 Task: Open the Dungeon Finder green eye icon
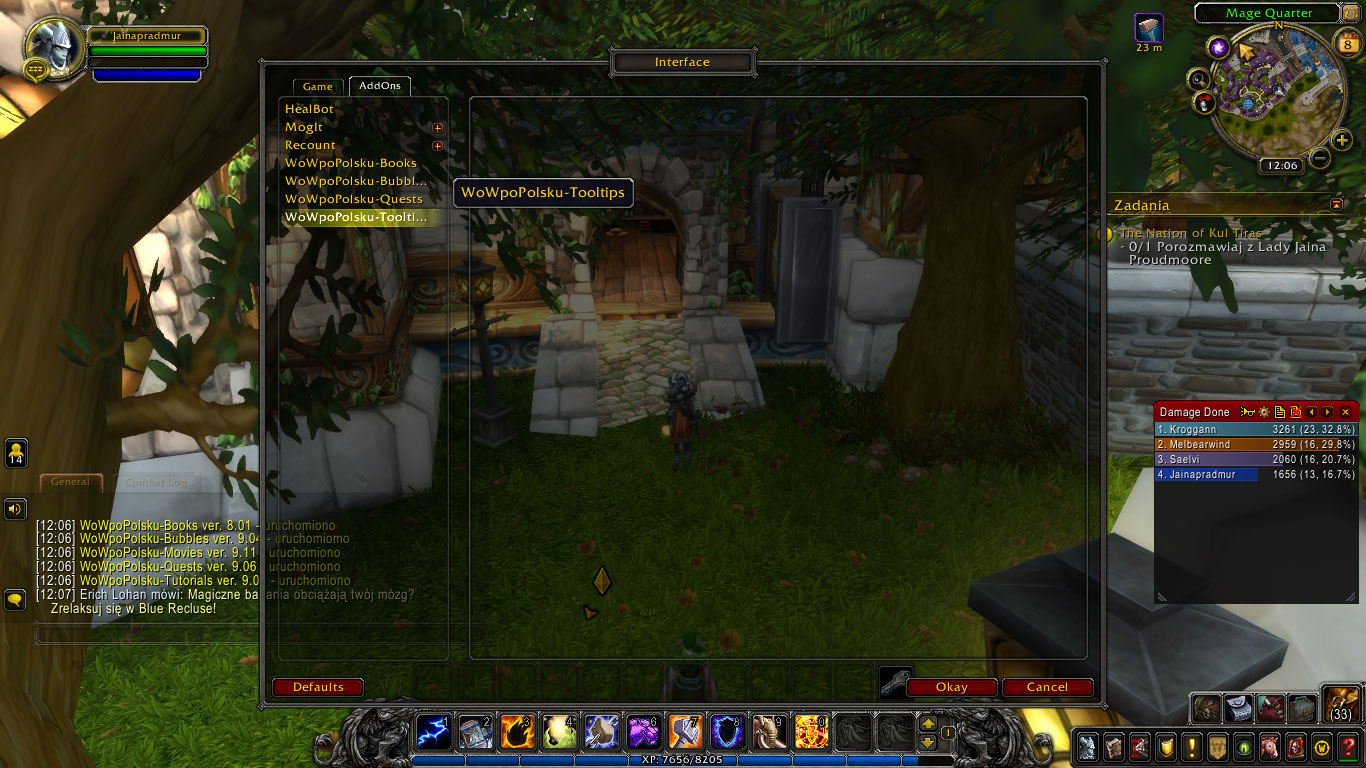1243,747
